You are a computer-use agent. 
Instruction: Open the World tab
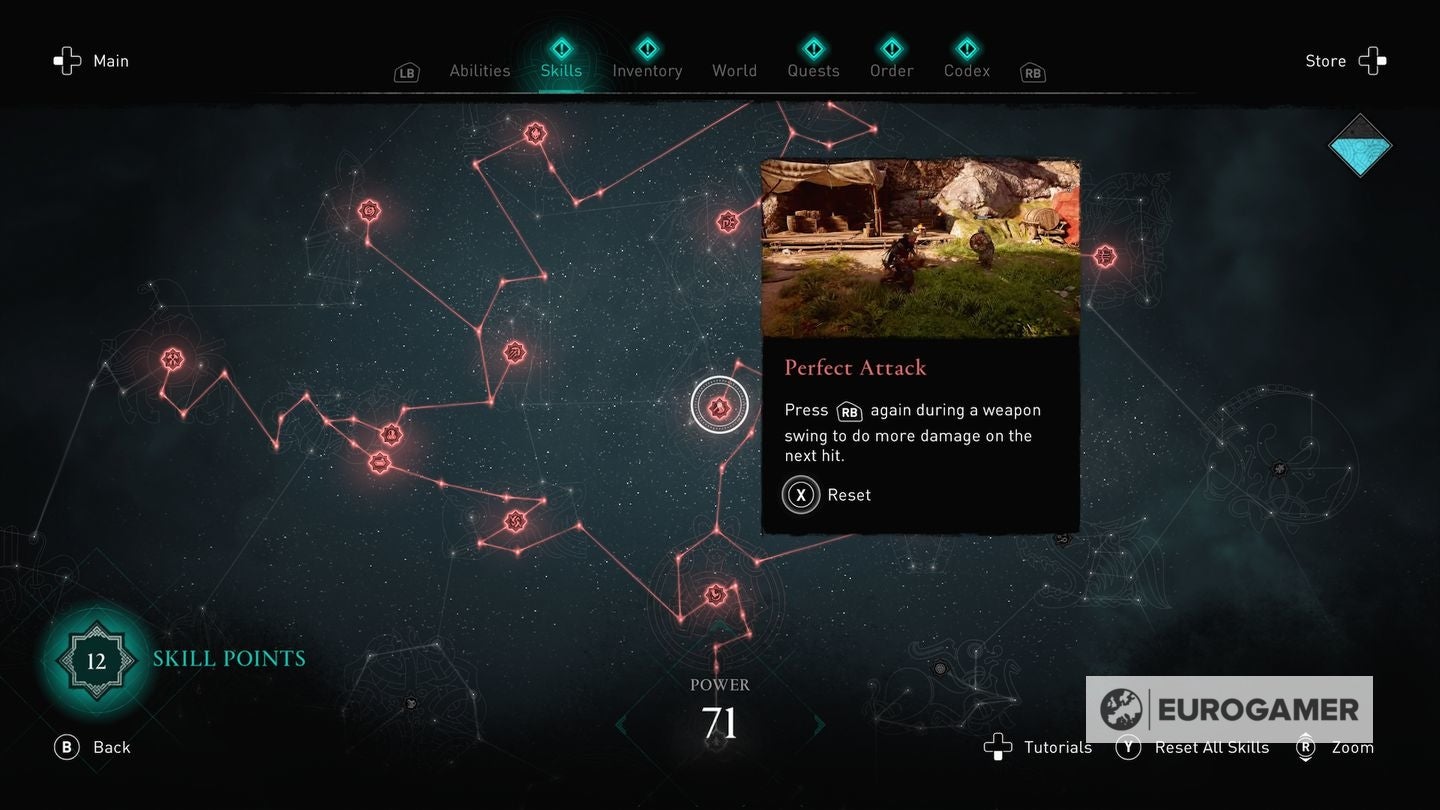click(x=734, y=70)
